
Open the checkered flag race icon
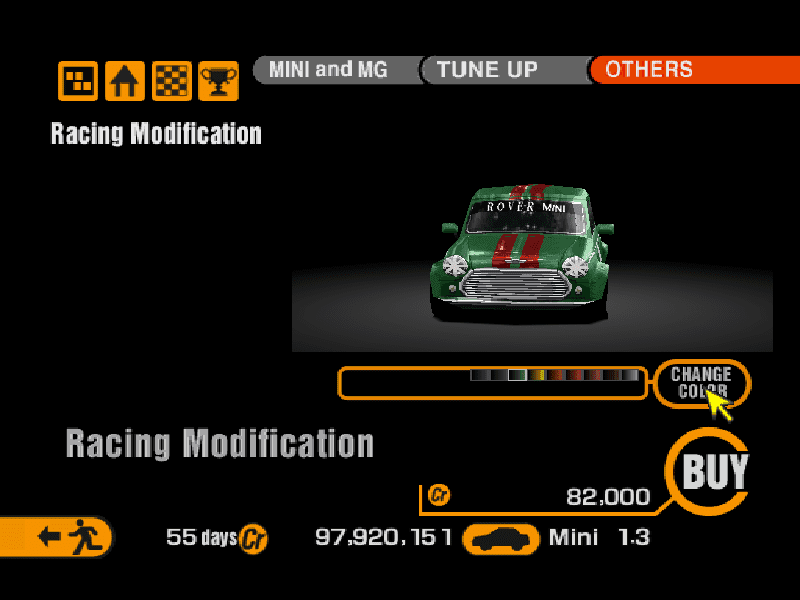coord(172,81)
